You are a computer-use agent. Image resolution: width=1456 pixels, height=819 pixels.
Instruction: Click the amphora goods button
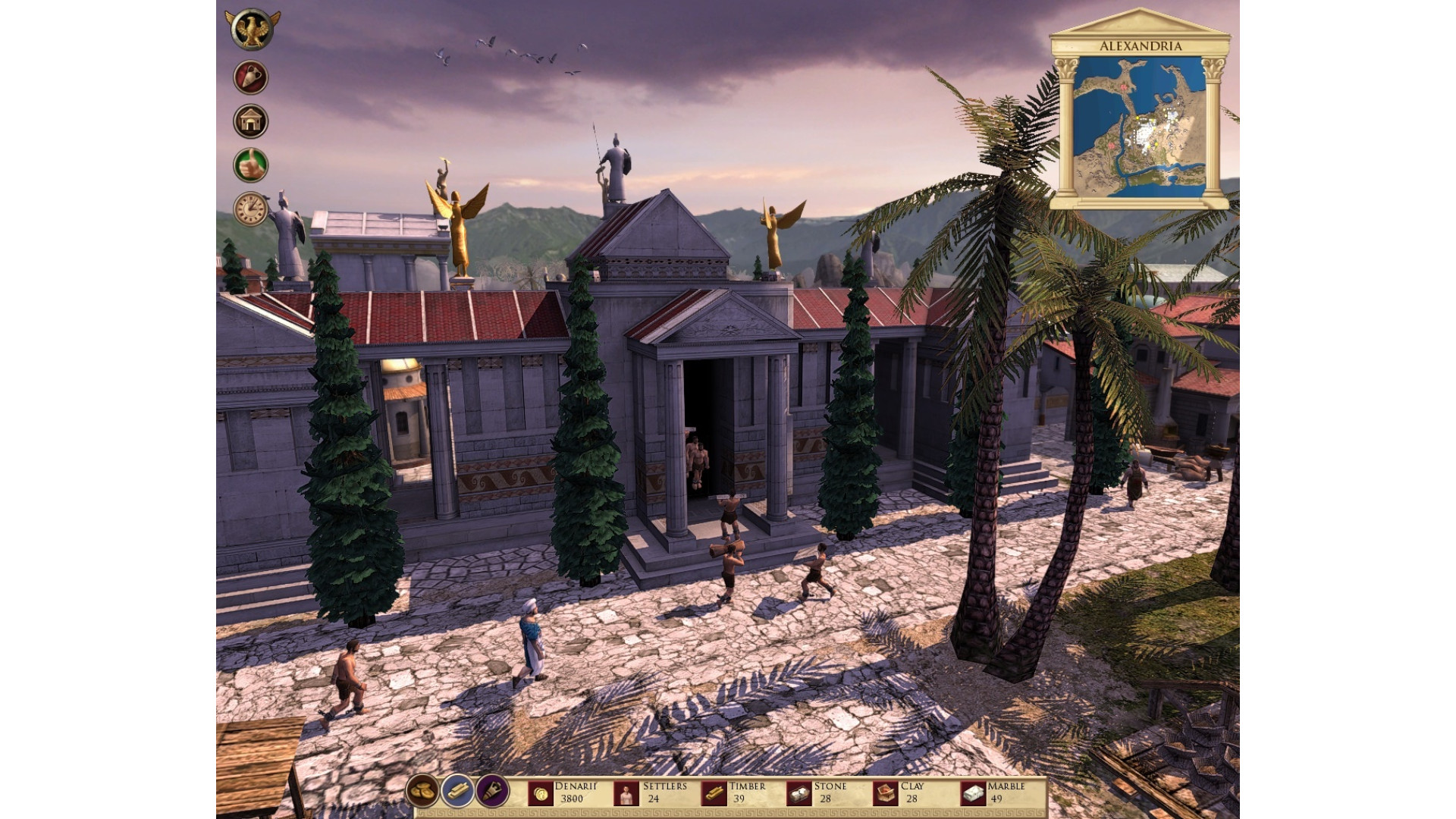coord(251,77)
